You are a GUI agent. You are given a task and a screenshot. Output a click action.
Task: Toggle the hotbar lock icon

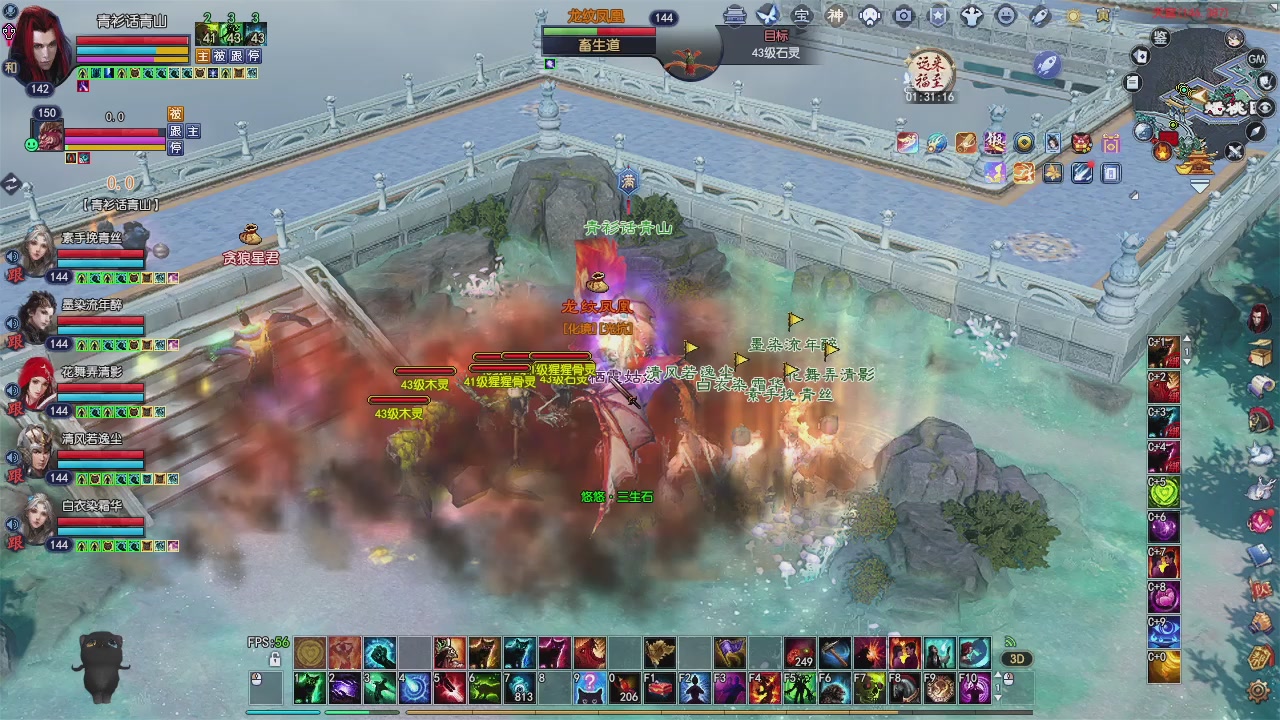(x=275, y=659)
